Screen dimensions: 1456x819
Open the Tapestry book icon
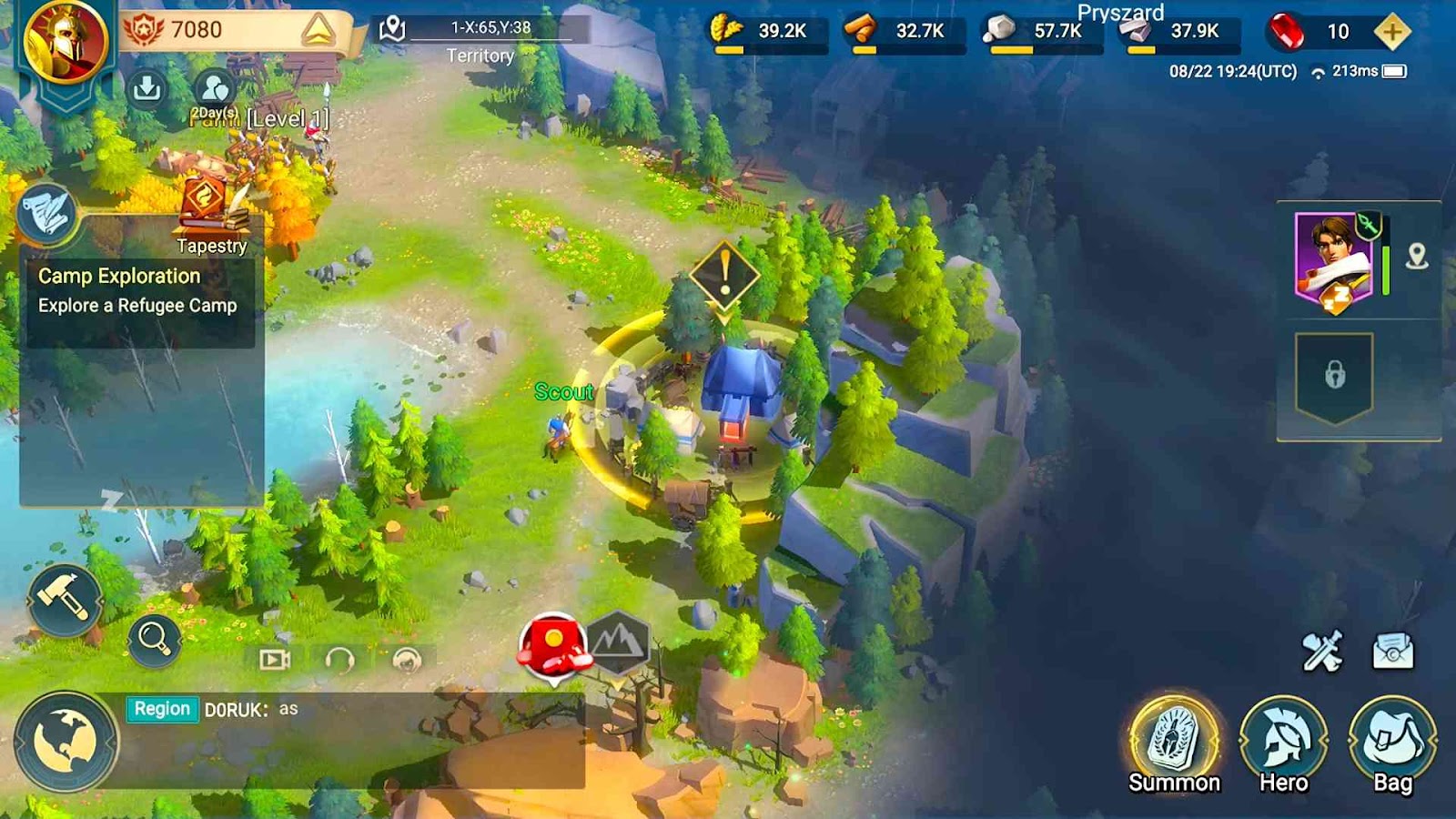pos(212,205)
